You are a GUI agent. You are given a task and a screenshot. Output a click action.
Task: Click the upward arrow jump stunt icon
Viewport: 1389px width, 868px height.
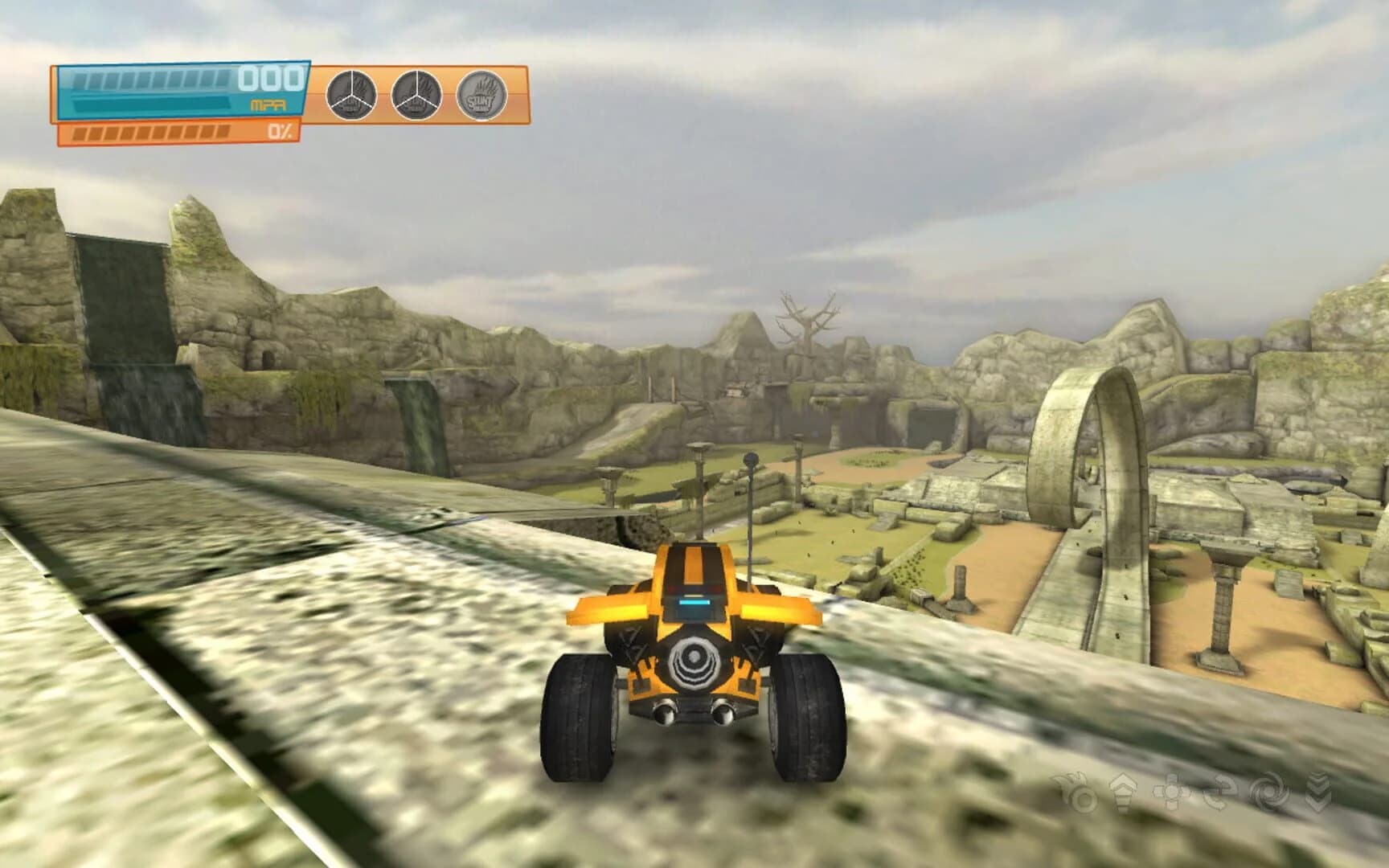1124,792
